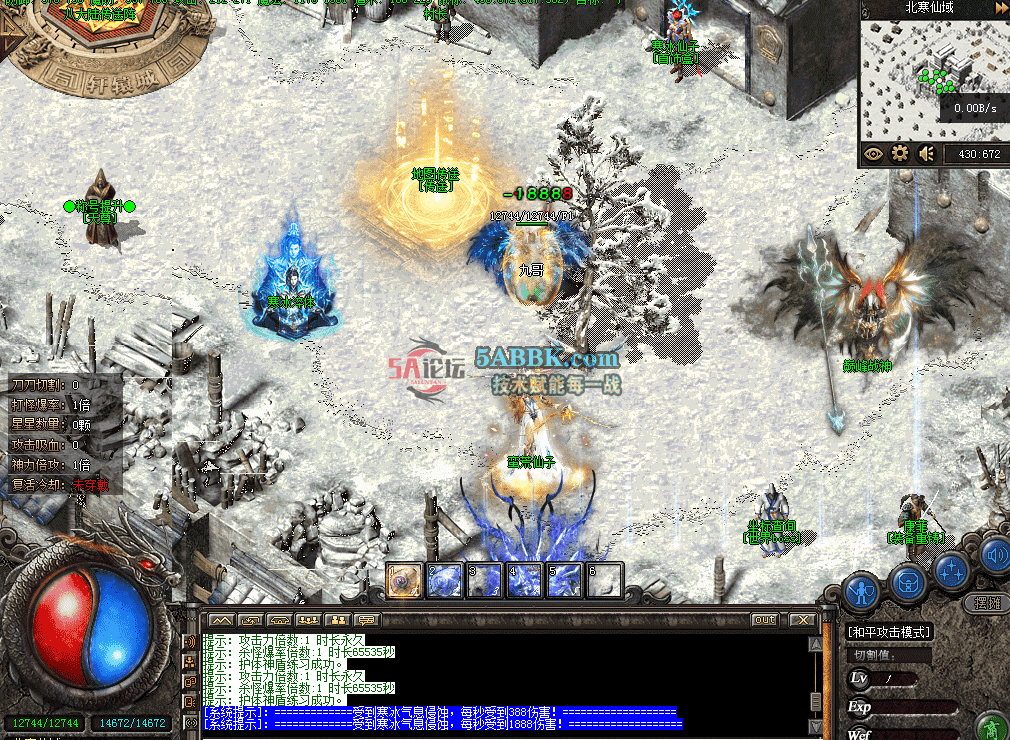Switch the 和平攻击模式 attack mode
The image size is (1010, 740).
(889, 632)
